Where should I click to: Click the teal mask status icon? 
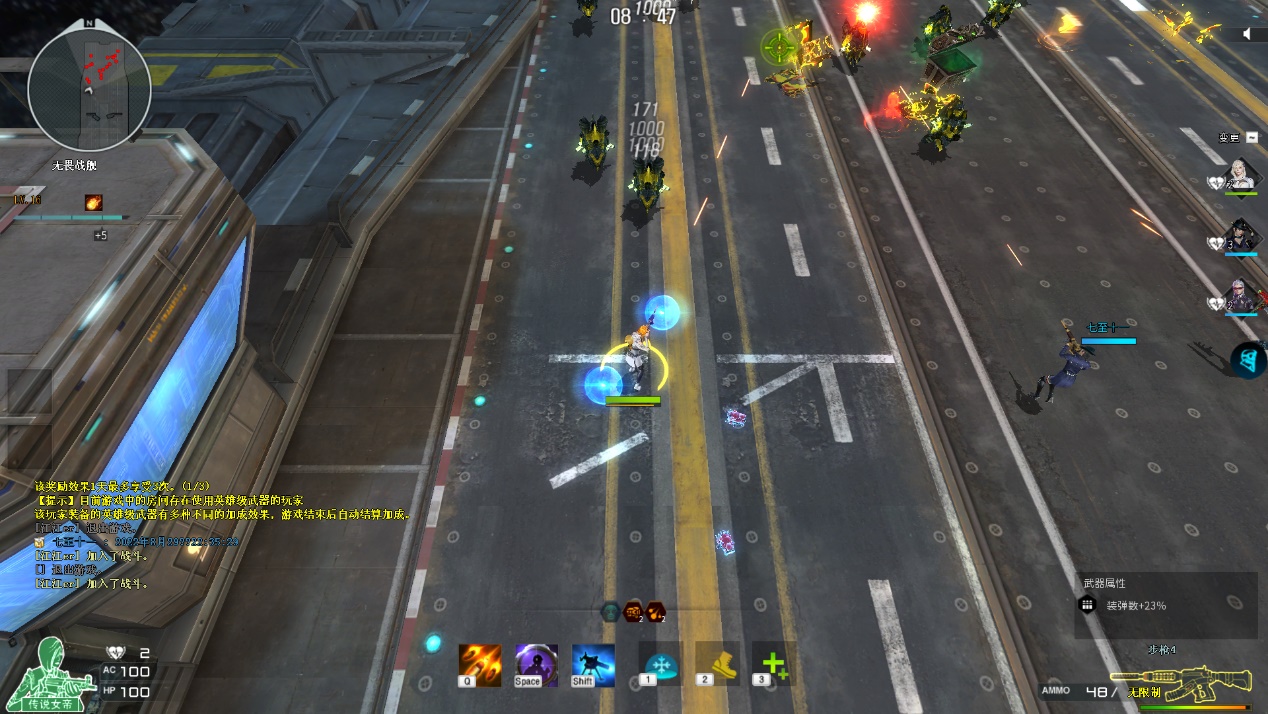click(x=609, y=611)
